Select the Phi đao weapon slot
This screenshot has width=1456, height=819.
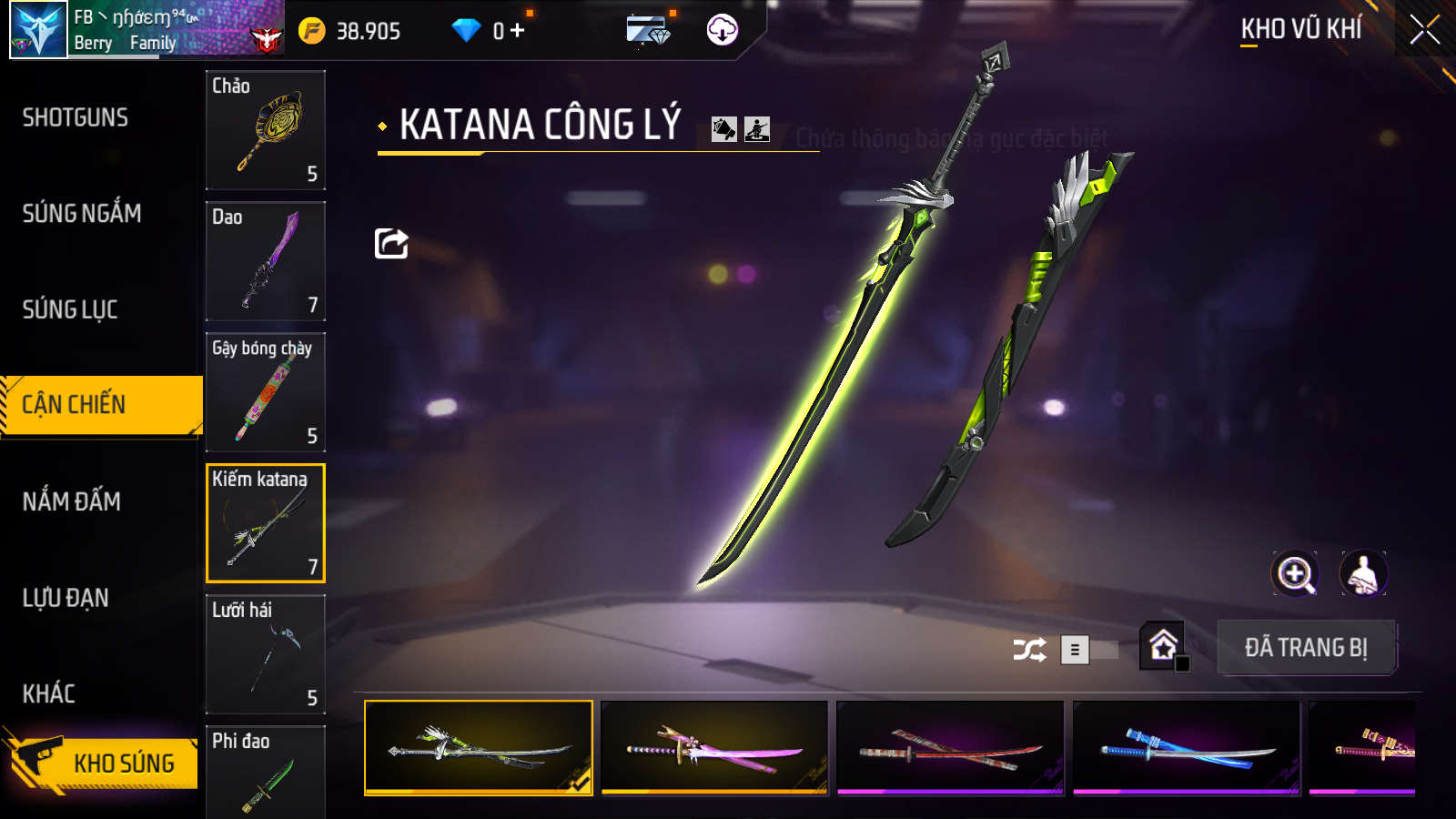click(266, 772)
